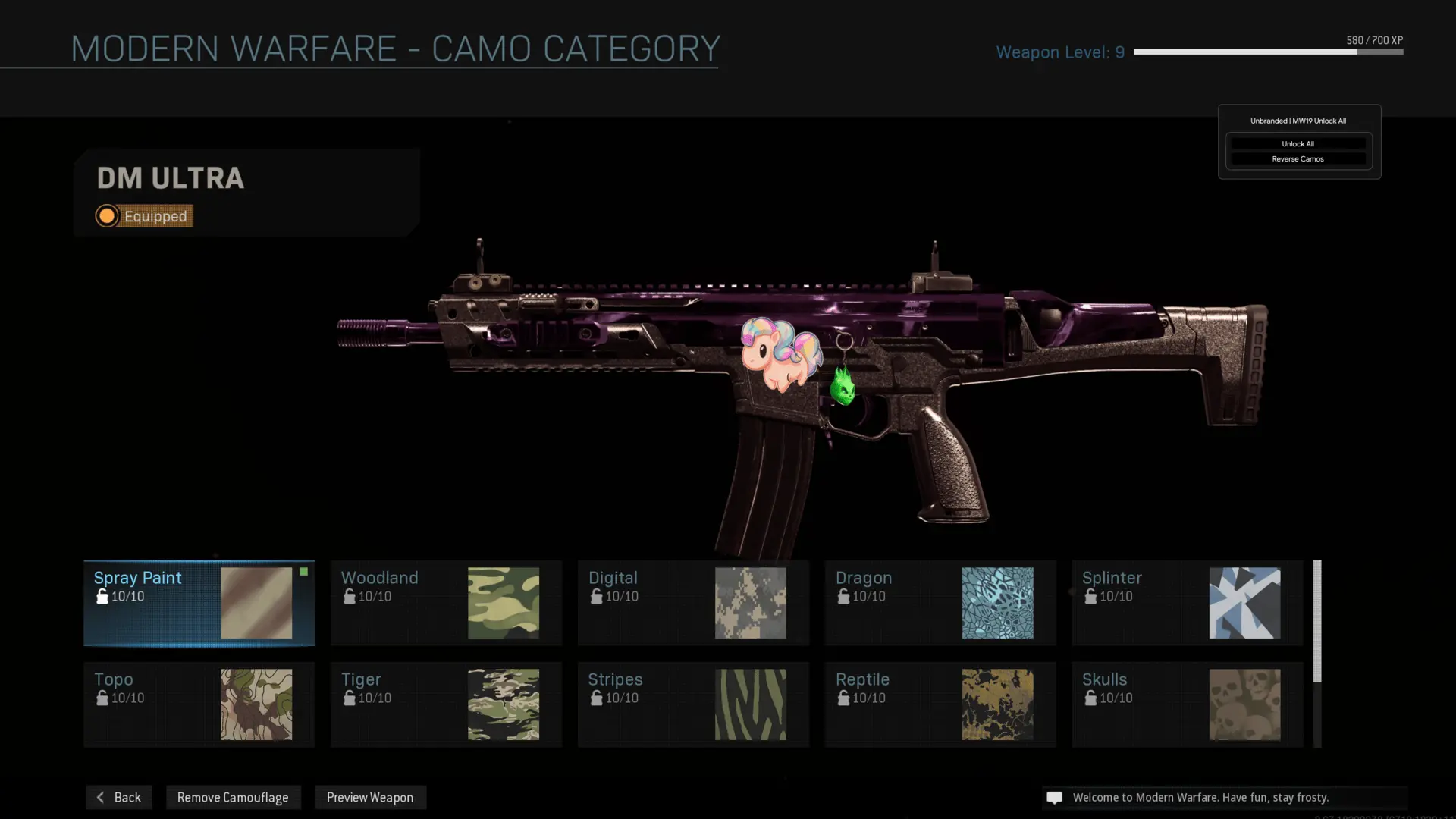Activate Reverse Camos in the overlay
The image size is (1456, 819).
(1298, 158)
